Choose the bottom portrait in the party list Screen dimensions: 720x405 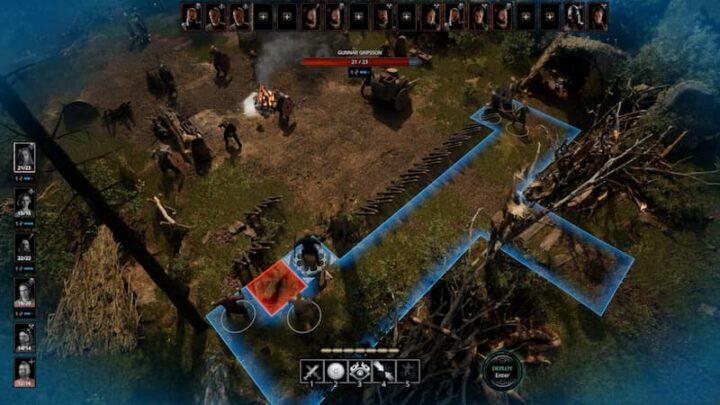[25, 370]
